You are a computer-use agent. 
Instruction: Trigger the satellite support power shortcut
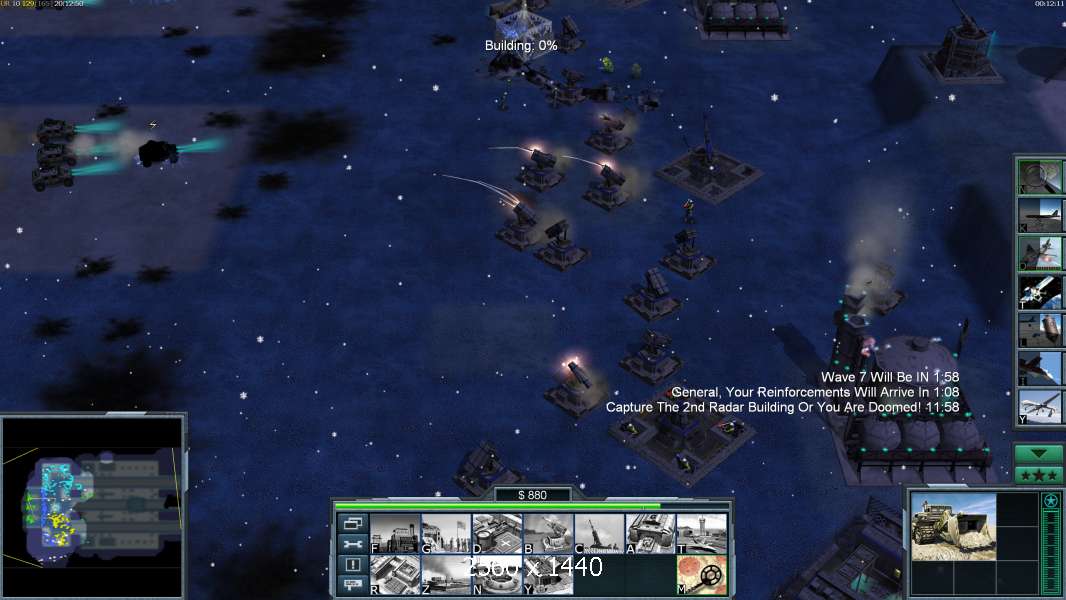point(1040,290)
